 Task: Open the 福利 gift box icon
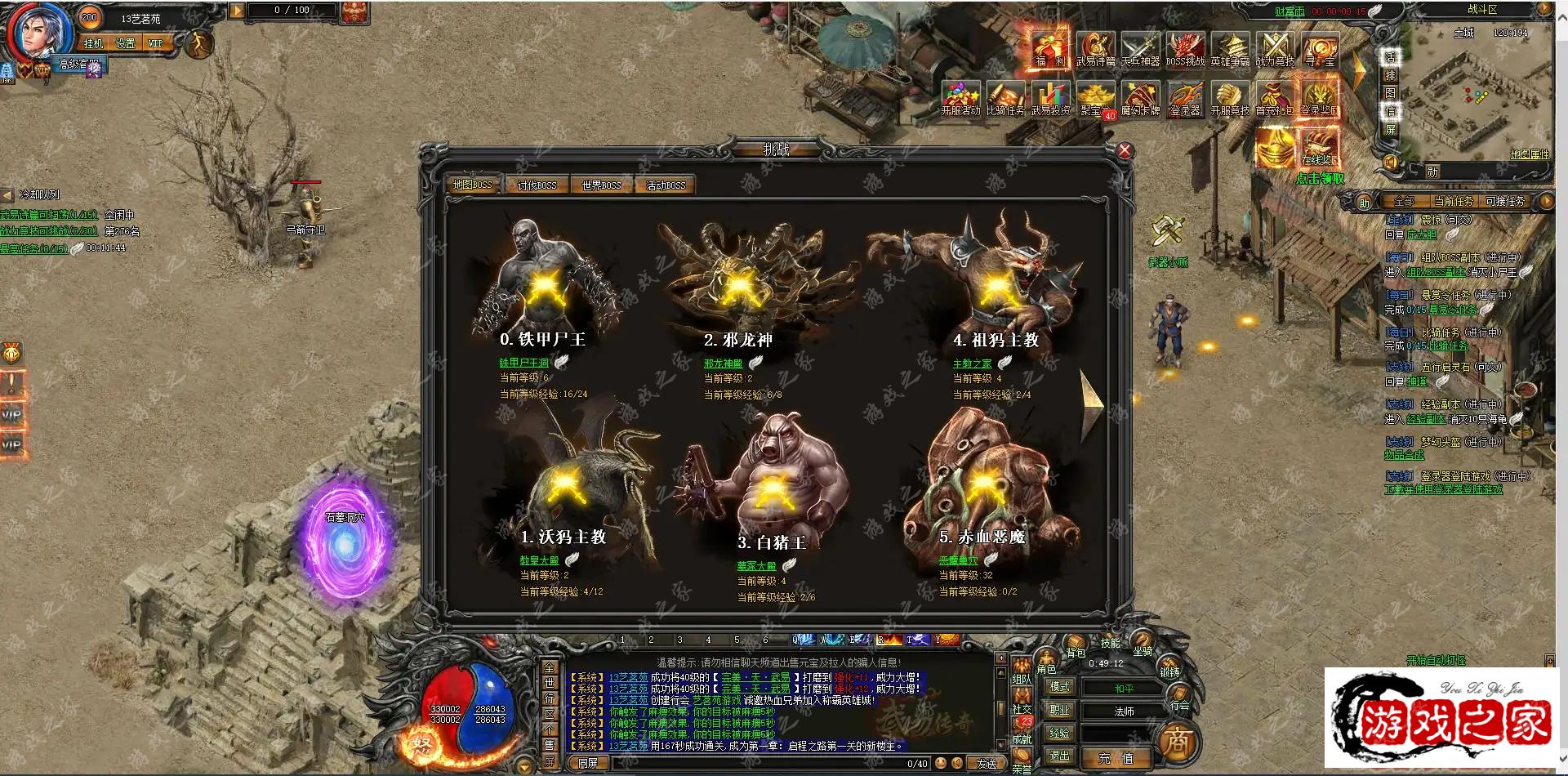tap(1050, 49)
